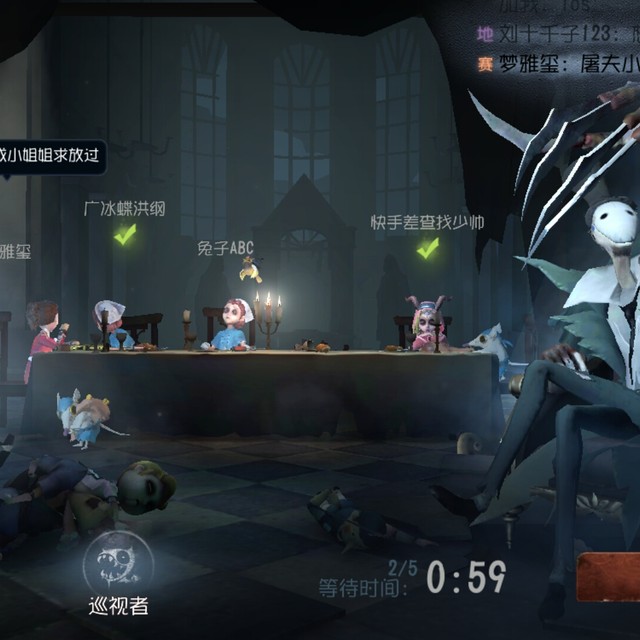
Task: Click the 小姐姐求放过 speech bubble
Action: 50,155
